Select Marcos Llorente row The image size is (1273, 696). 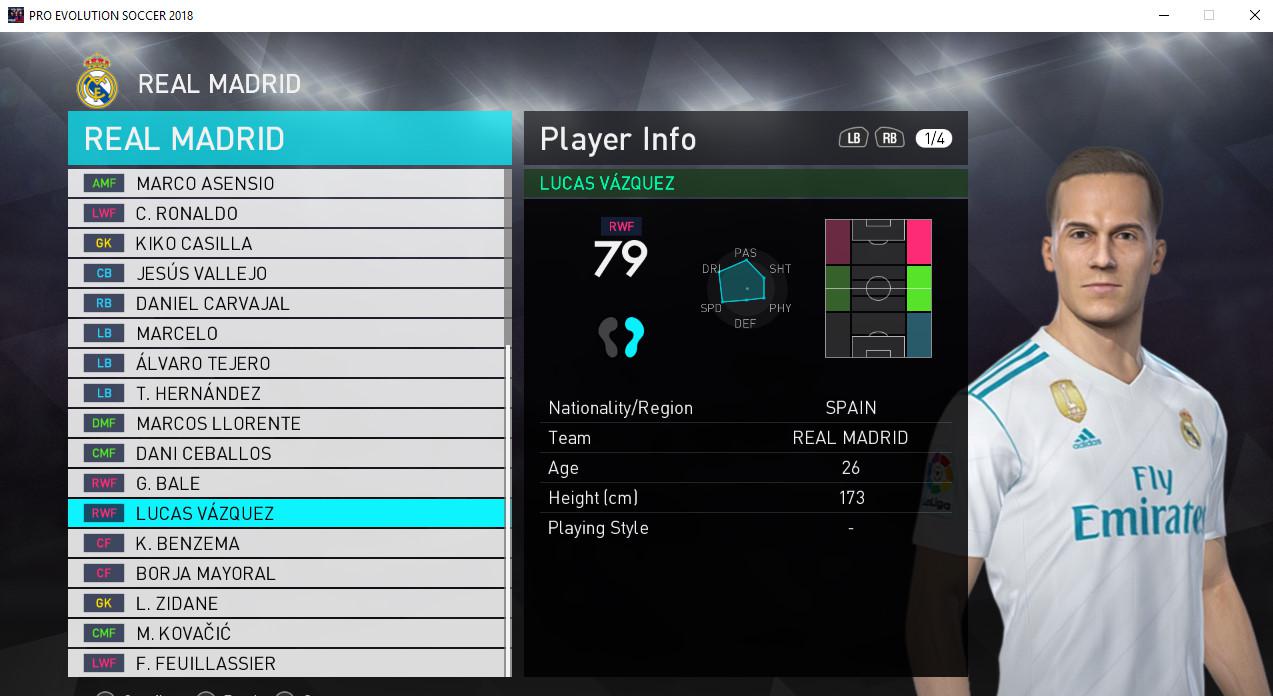click(286, 423)
